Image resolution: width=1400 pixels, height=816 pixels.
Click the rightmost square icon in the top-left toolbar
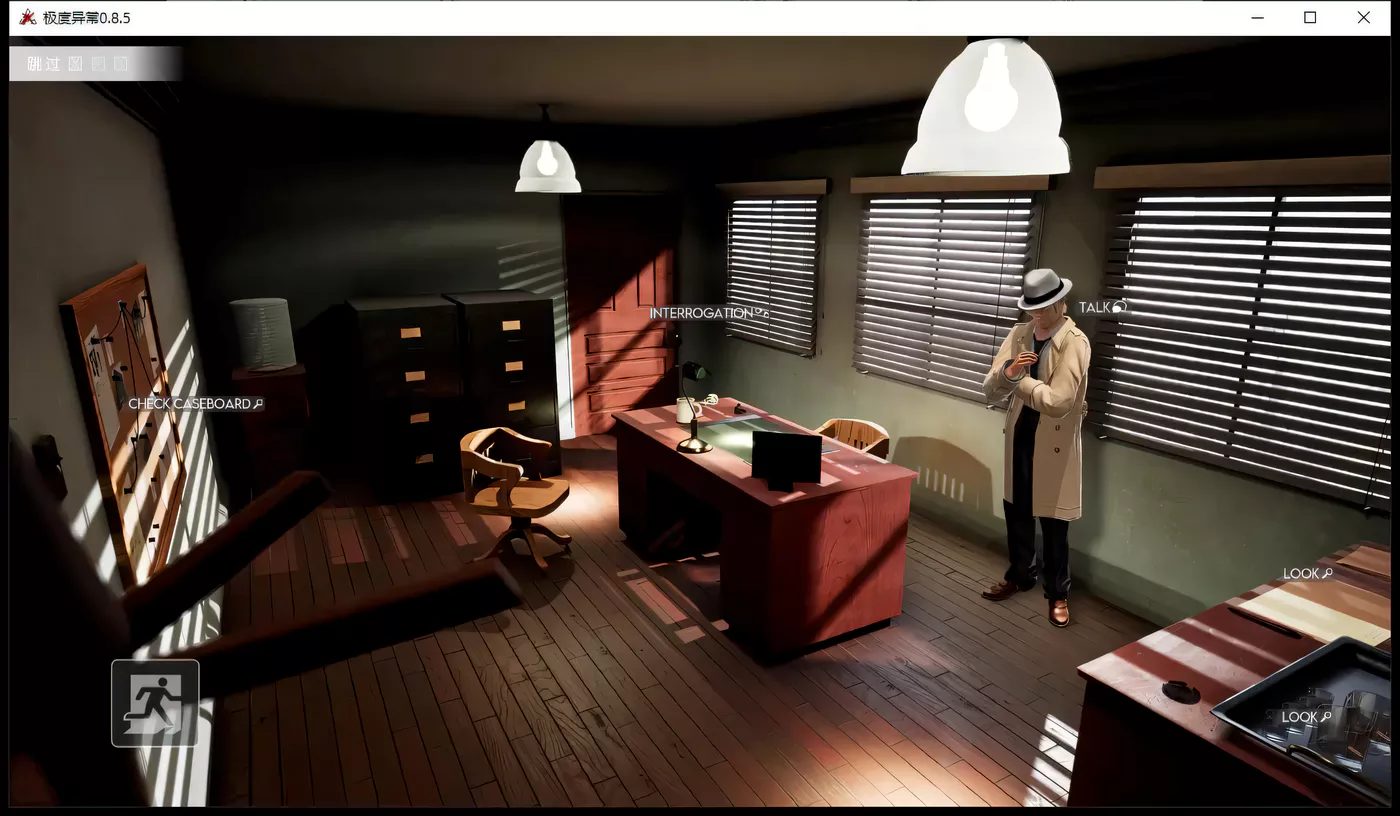click(120, 63)
